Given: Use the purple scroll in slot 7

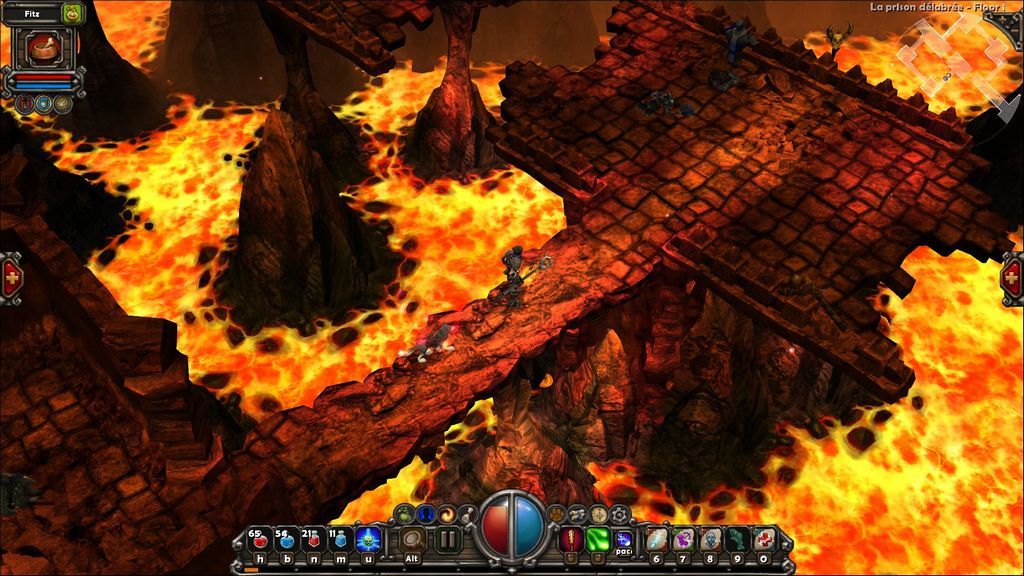Looking at the screenshot, I should click(x=683, y=540).
